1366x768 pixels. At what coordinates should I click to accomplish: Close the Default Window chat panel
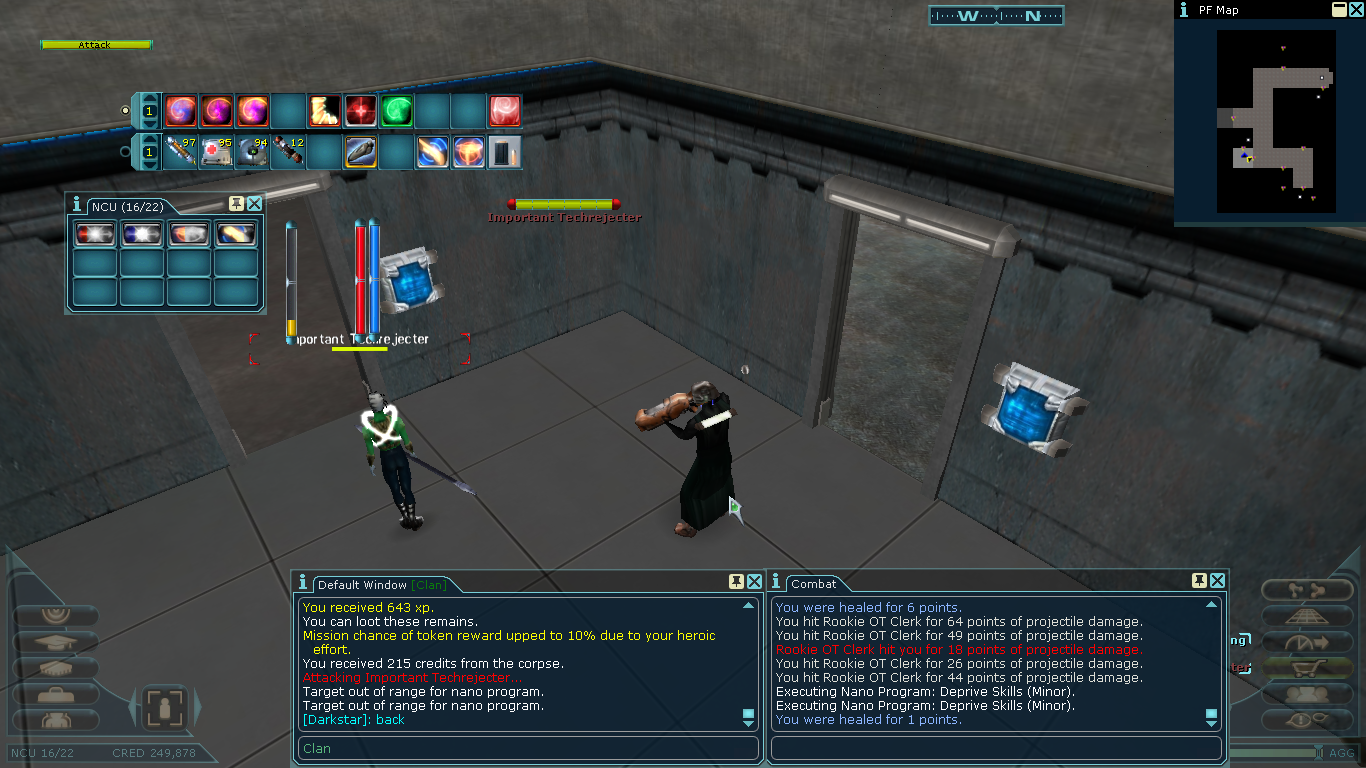click(x=754, y=582)
